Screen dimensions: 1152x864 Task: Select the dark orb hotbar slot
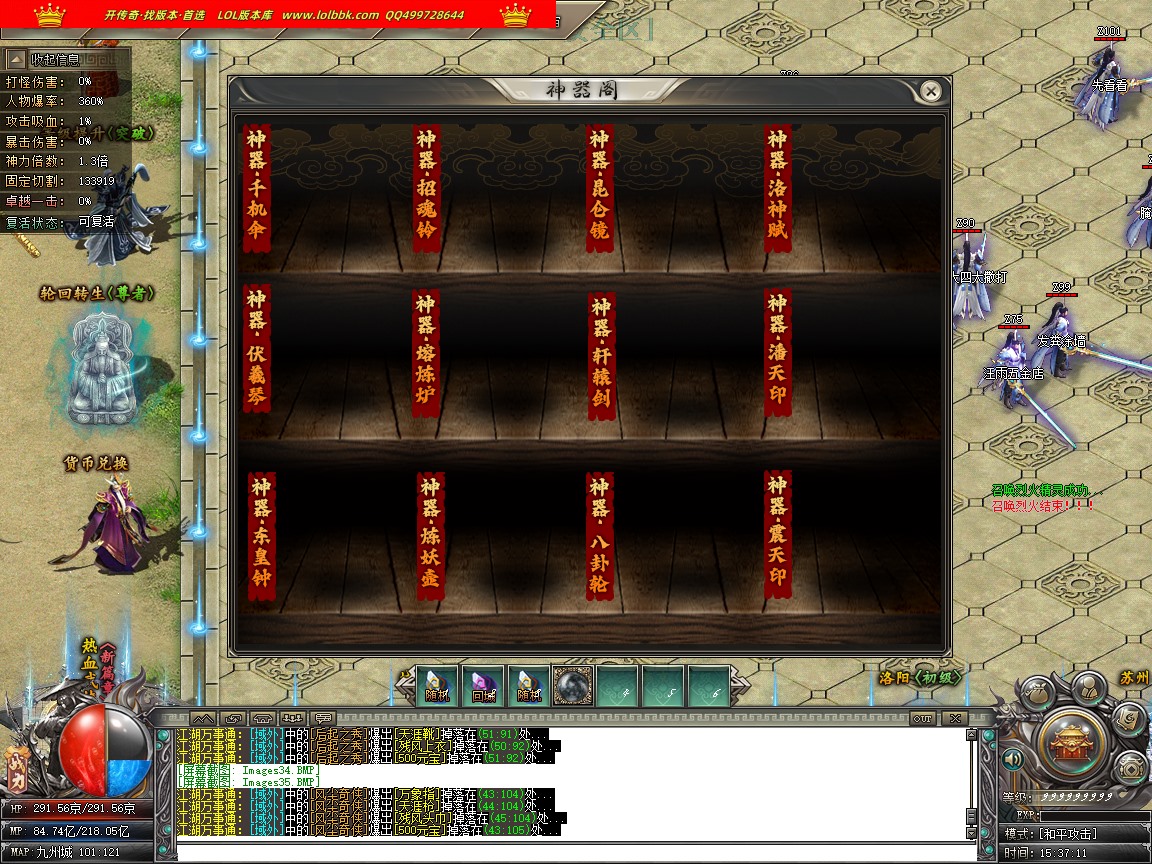[573, 686]
